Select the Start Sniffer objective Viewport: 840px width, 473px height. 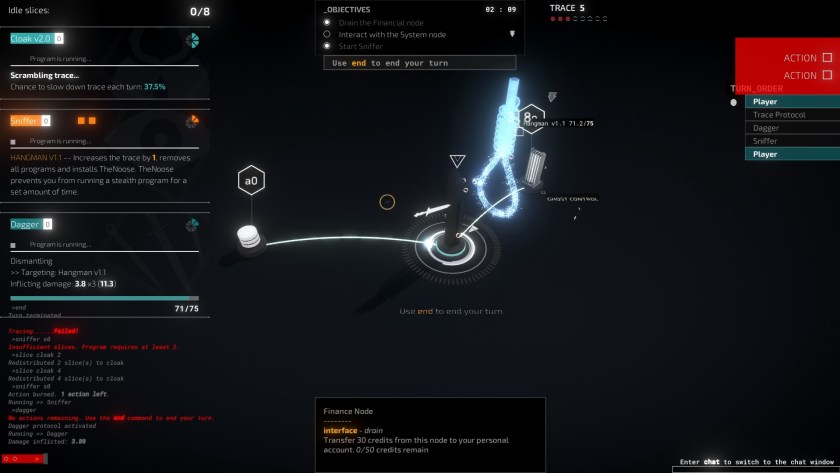click(x=360, y=46)
